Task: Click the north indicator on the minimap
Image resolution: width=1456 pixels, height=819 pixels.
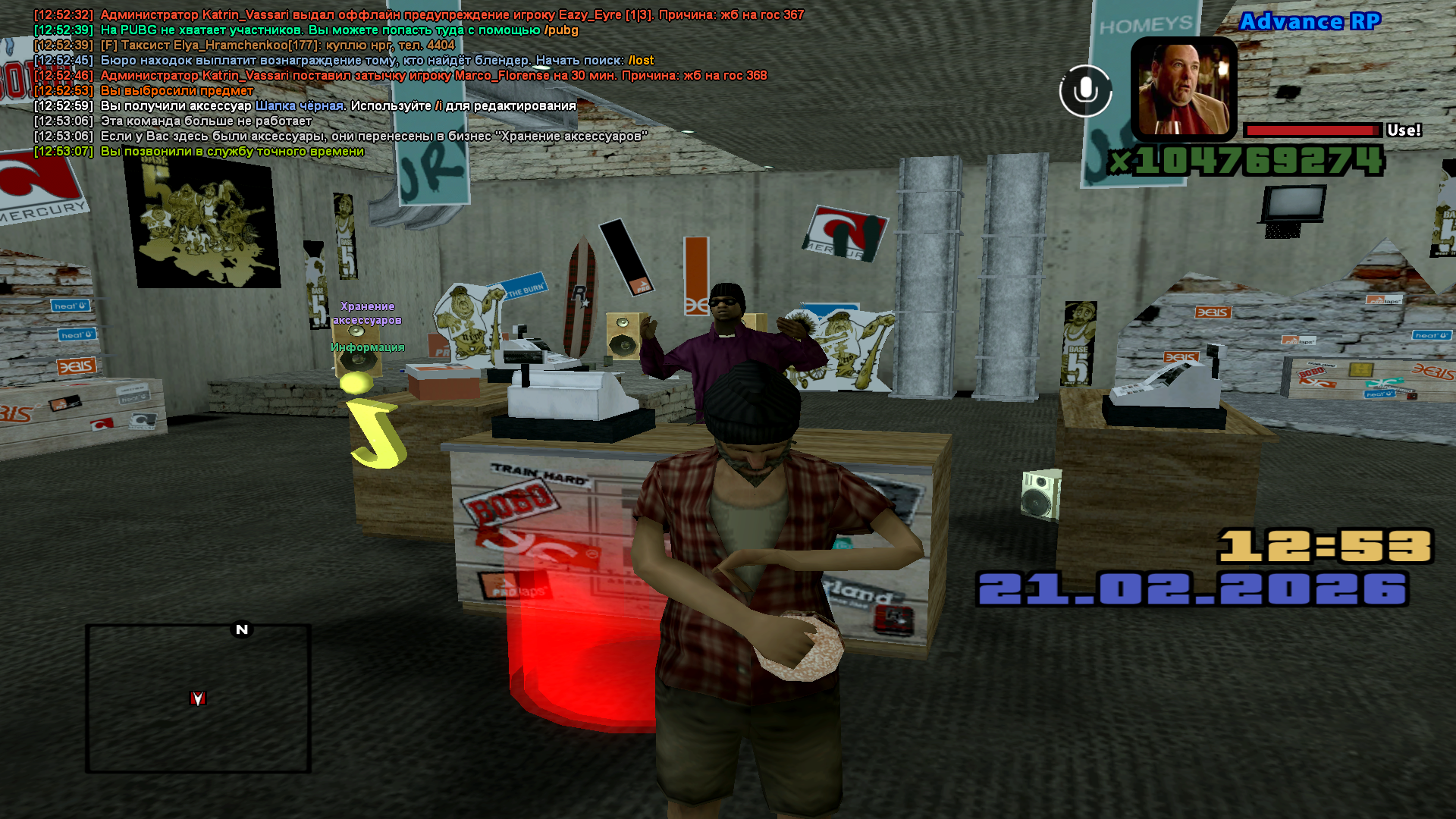Action: tap(242, 629)
